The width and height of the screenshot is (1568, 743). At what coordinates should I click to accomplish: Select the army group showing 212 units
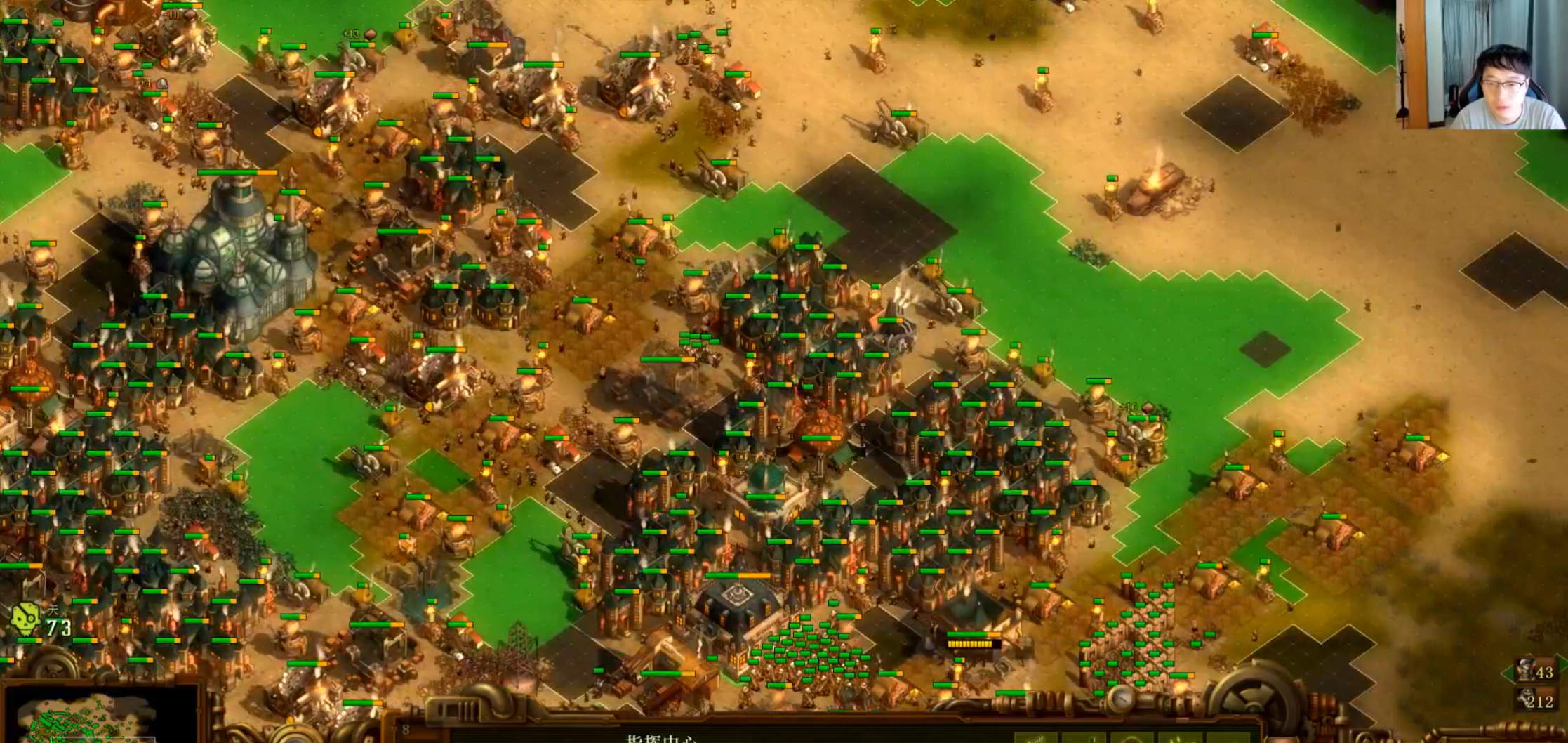pyautogui.click(x=1536, y=700)
